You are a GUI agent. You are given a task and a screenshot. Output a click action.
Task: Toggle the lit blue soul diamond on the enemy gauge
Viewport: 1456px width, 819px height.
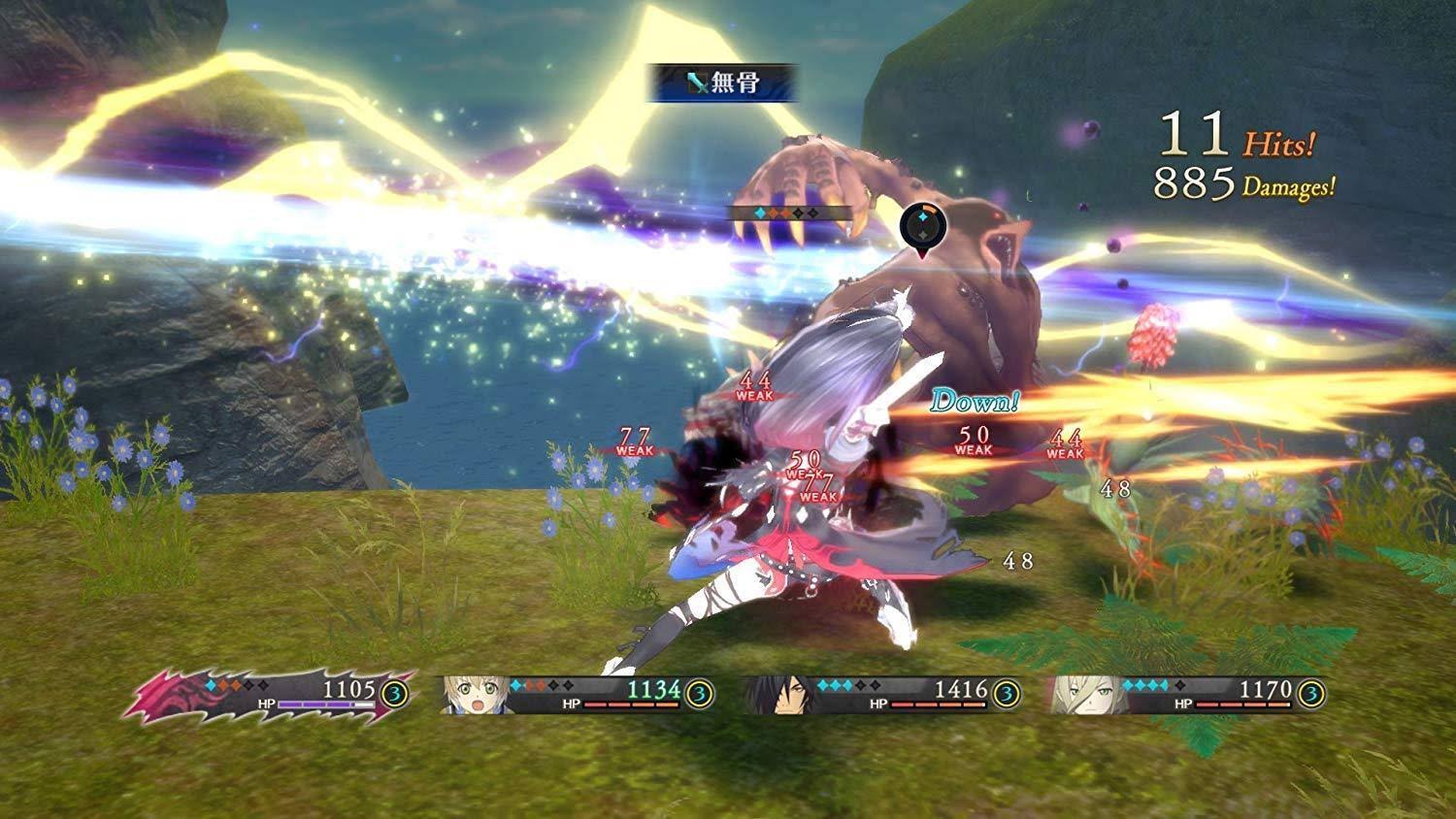(x=760, y=212)
